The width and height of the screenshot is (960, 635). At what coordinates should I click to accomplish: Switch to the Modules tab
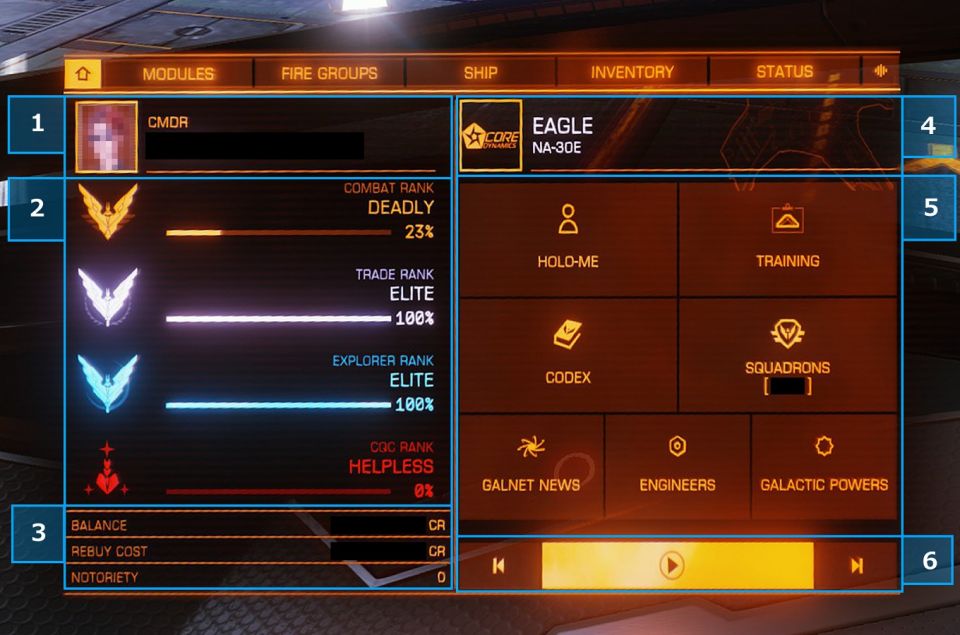pos(178,73)
